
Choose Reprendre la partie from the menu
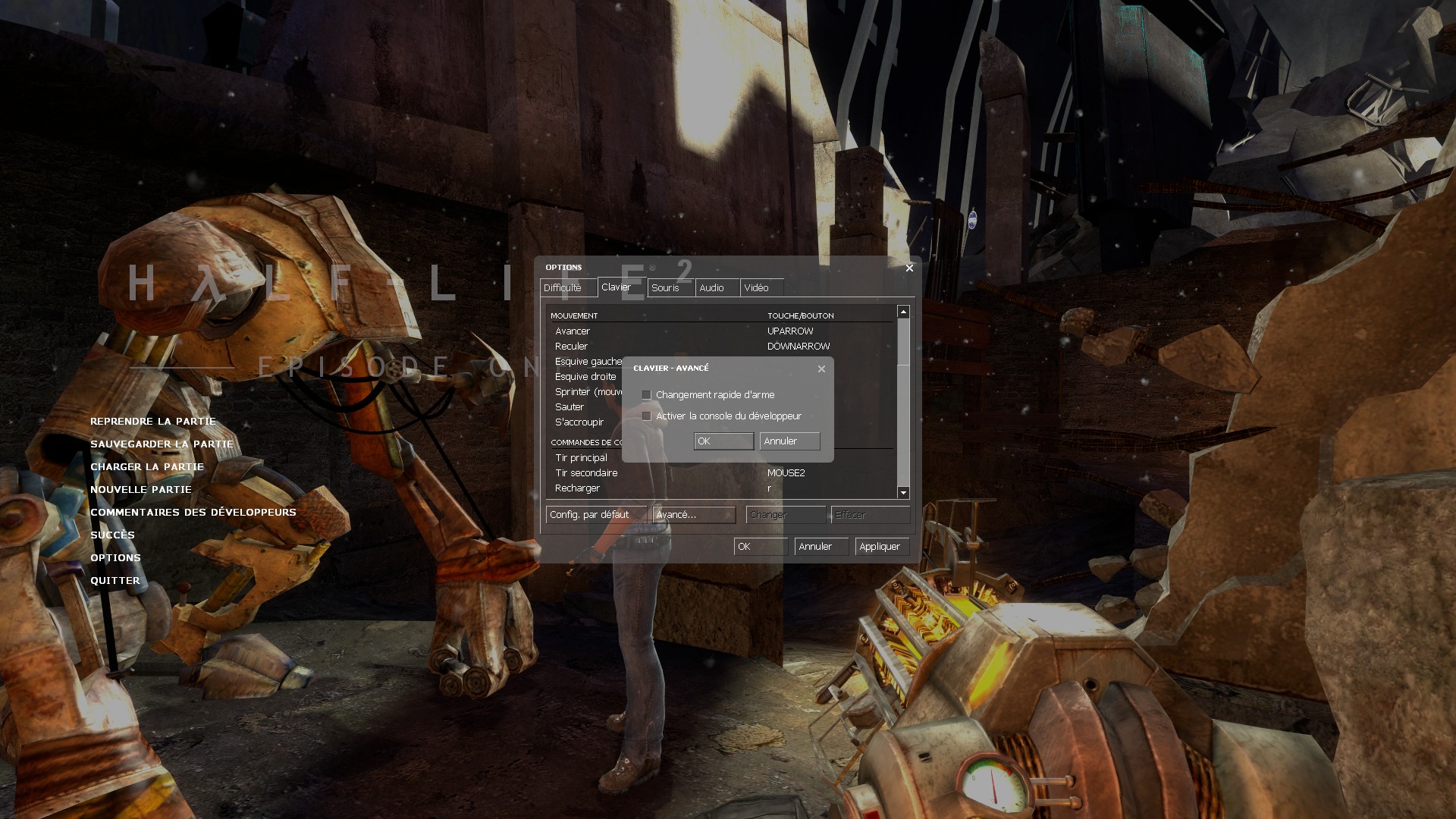click(x=153, y=422)
